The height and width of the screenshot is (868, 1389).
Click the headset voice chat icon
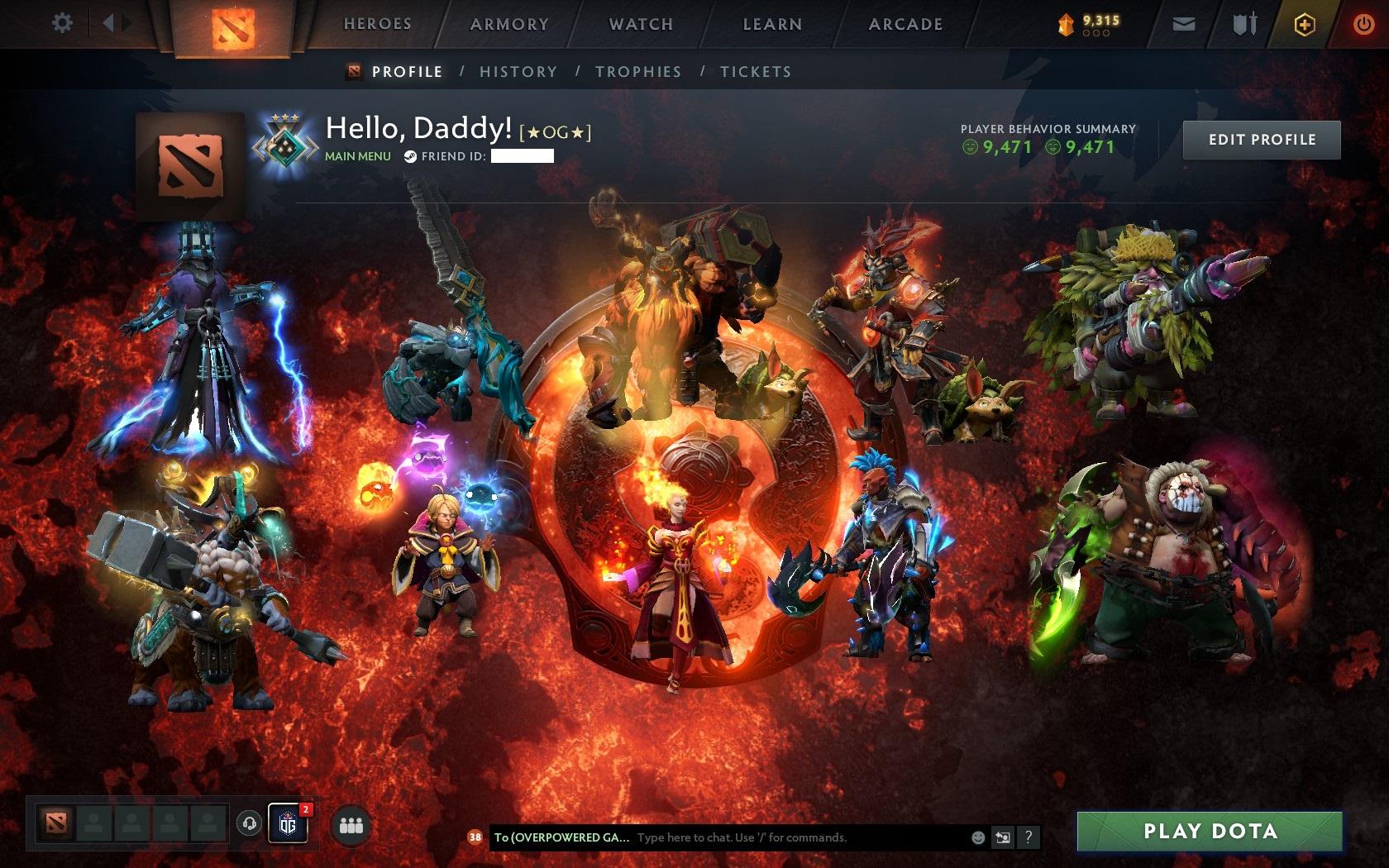tap(250, 822)
